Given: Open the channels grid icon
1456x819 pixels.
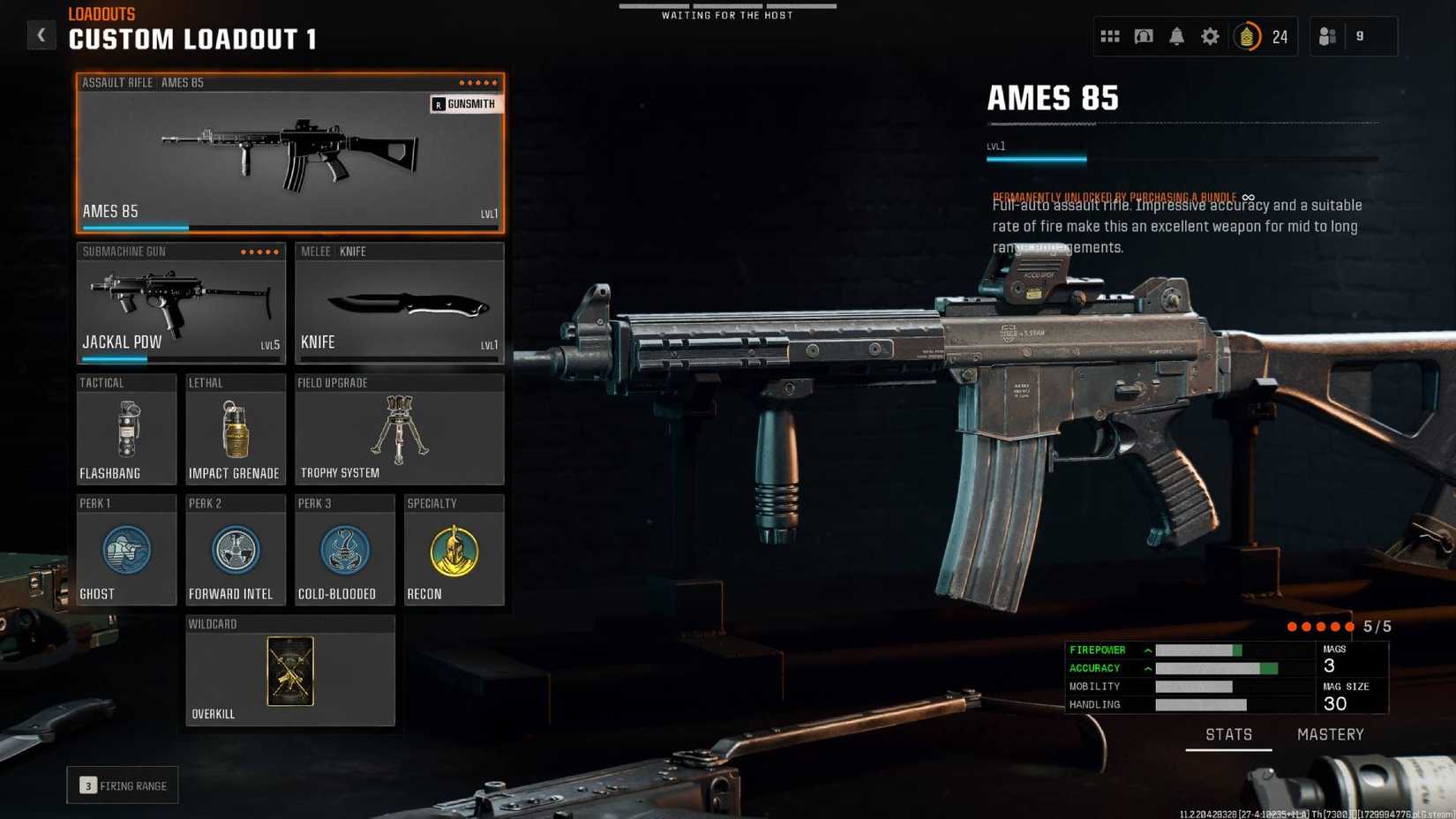Looking at the screenshot, I should 1109,36.
